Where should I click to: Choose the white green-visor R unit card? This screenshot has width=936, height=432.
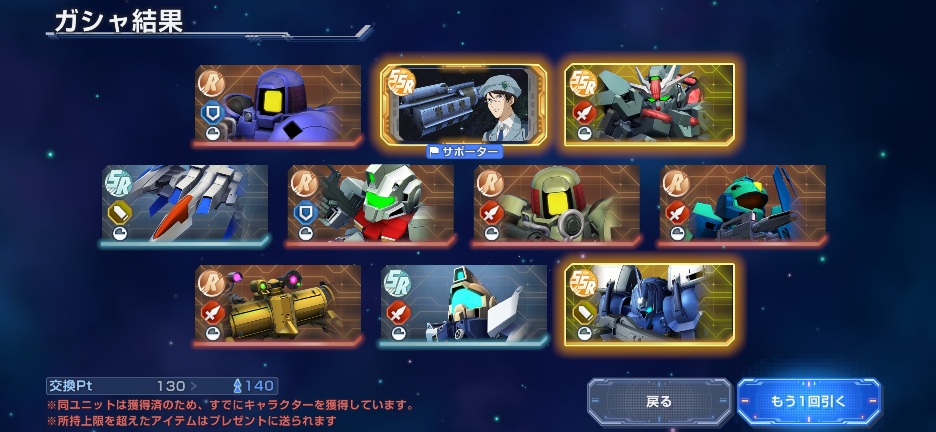[370, 204]
